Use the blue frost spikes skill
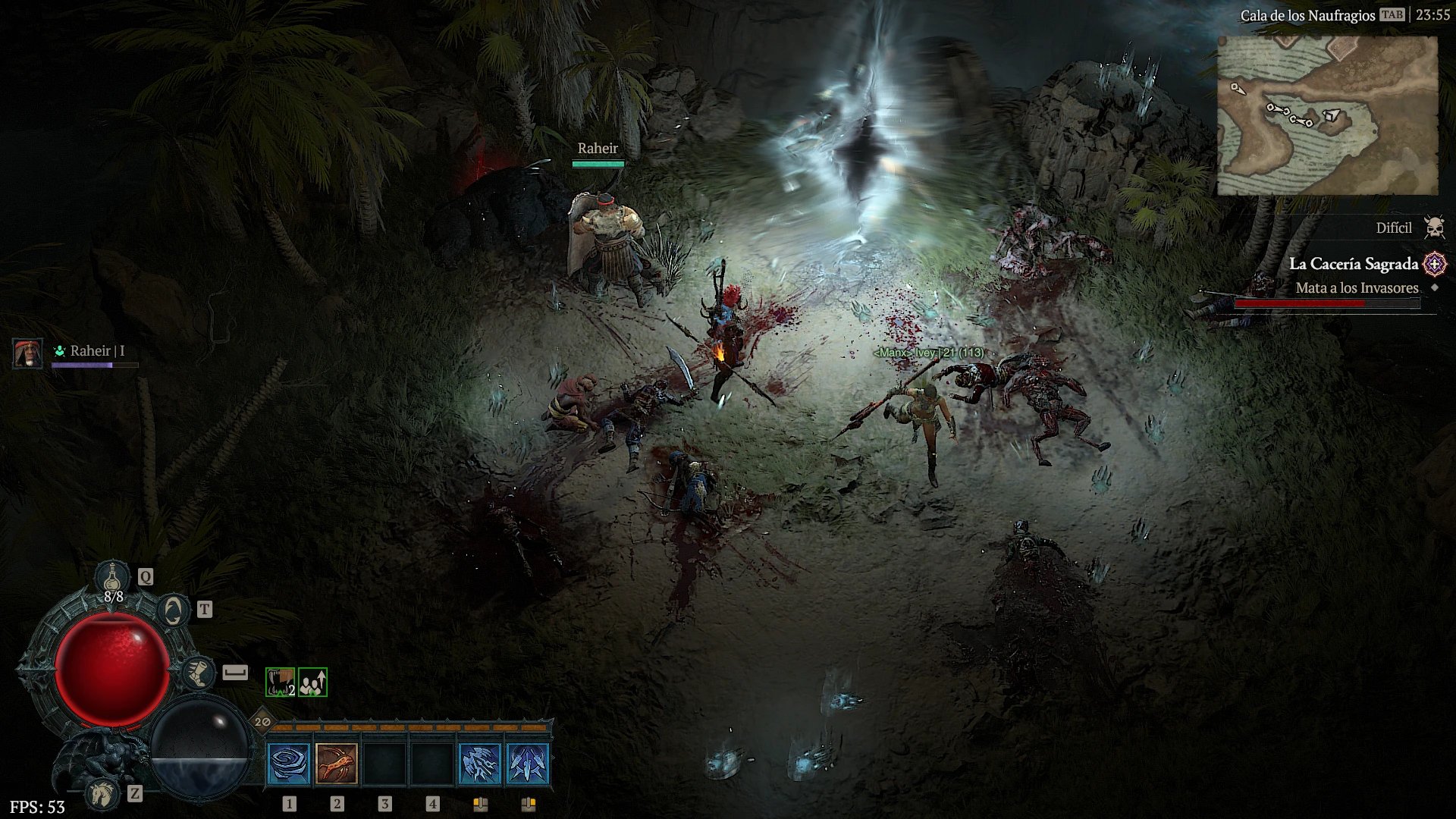This screenshot has height=819, width=1456. (x=528, y=764)
